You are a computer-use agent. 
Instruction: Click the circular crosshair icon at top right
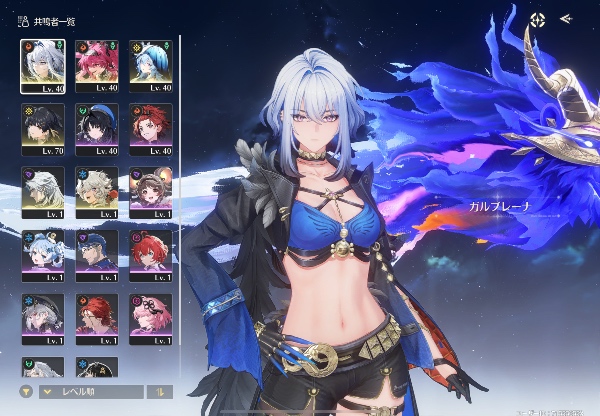point(537,18)
